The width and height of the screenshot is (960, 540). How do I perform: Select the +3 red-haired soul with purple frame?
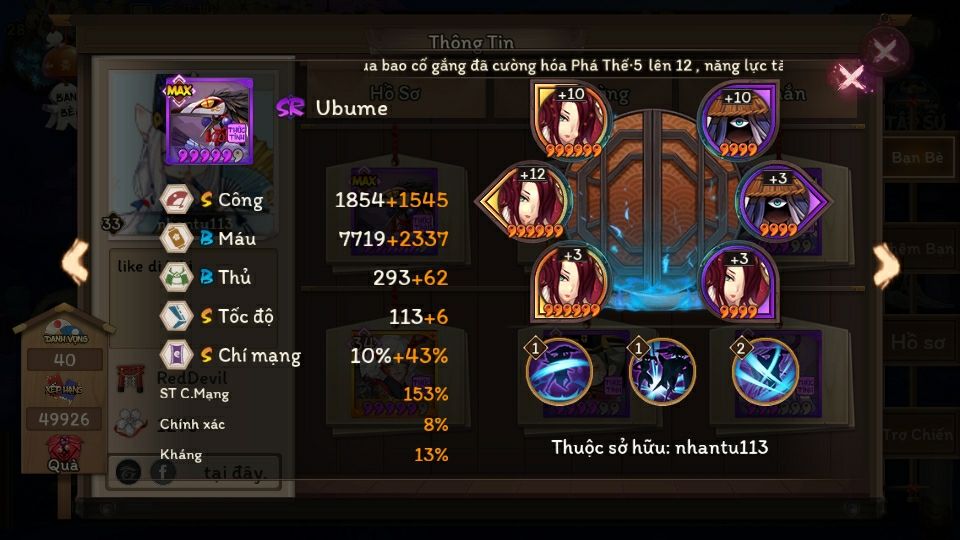tap(738, 281)
